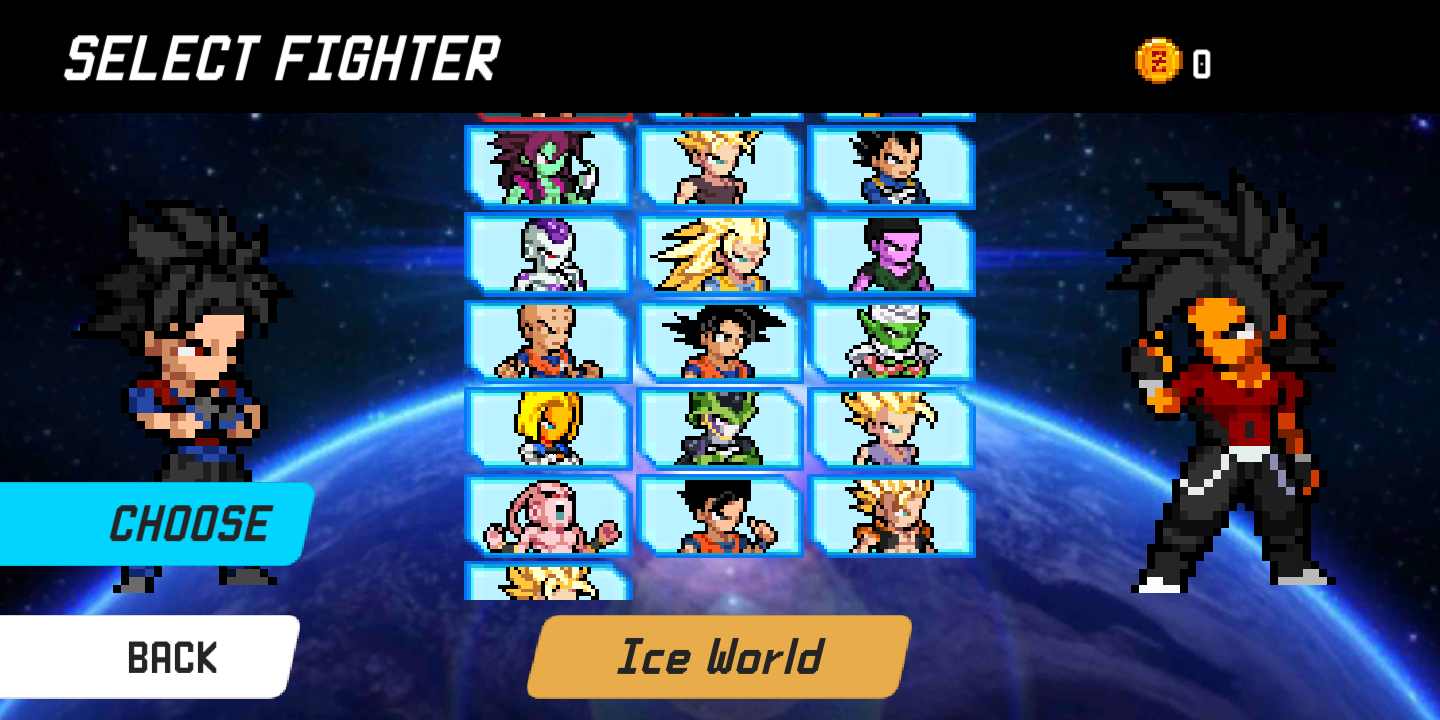The image size is (1440, 720).
Task: Pick the long-haired Super Saiyan 3 fighter
Action: coord(720,254)
